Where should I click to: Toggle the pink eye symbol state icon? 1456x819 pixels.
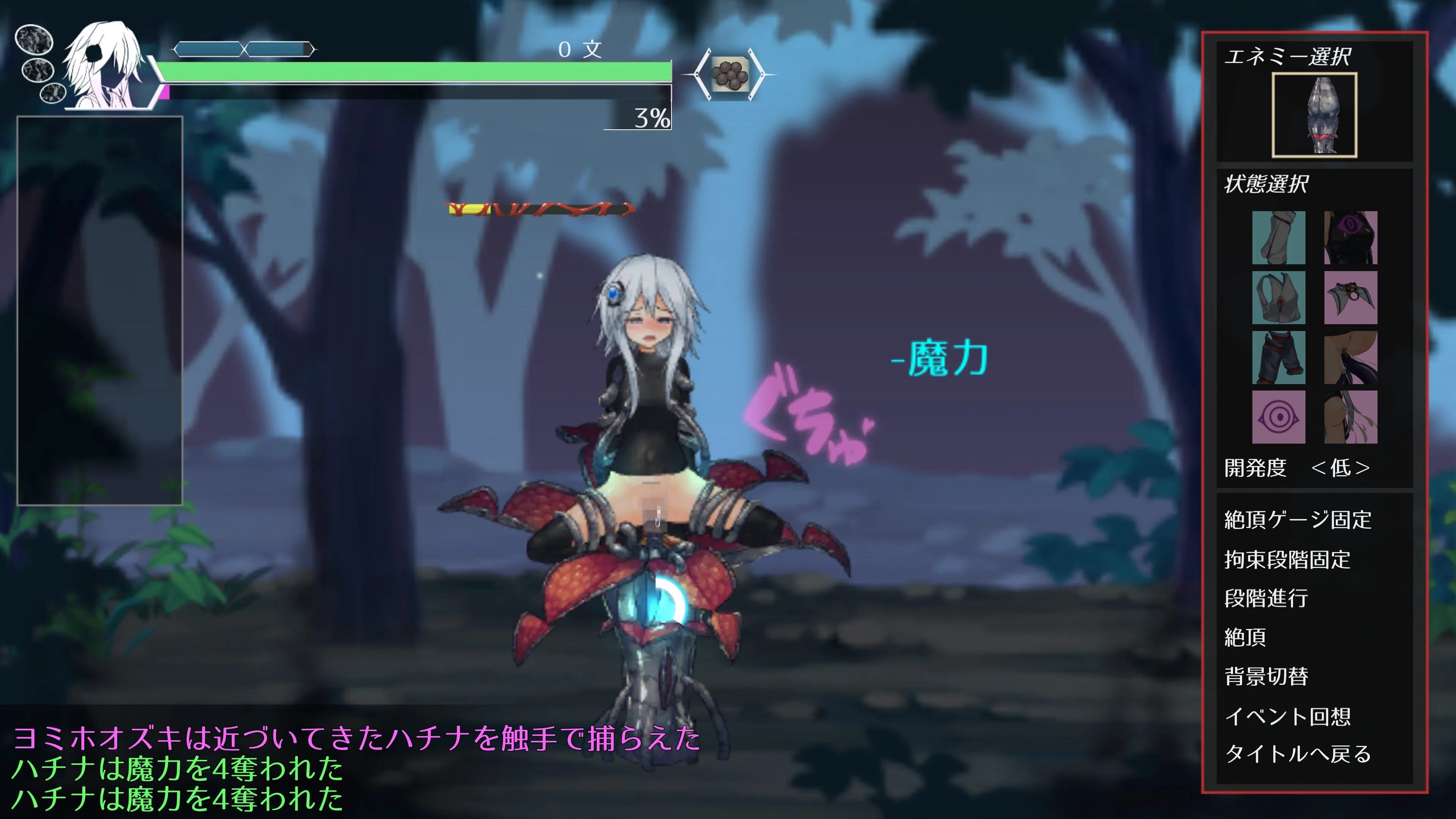click(1278, 417)
